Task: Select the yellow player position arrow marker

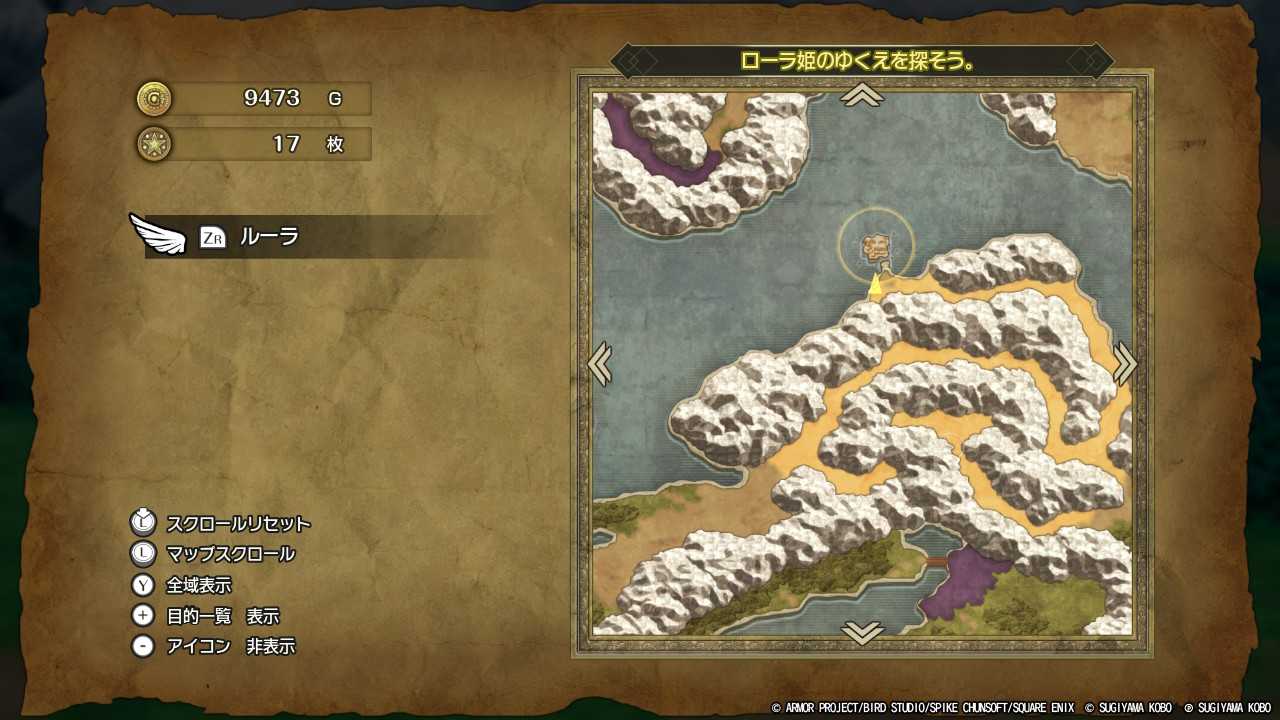Action: (876, 285)
